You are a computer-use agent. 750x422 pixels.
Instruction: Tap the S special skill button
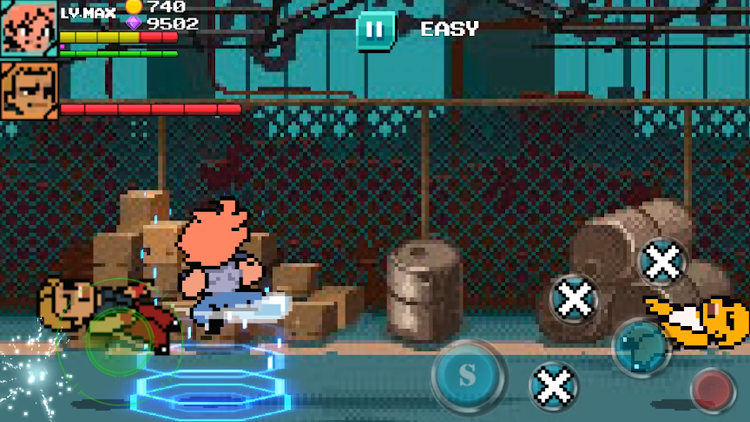(467, 377)
